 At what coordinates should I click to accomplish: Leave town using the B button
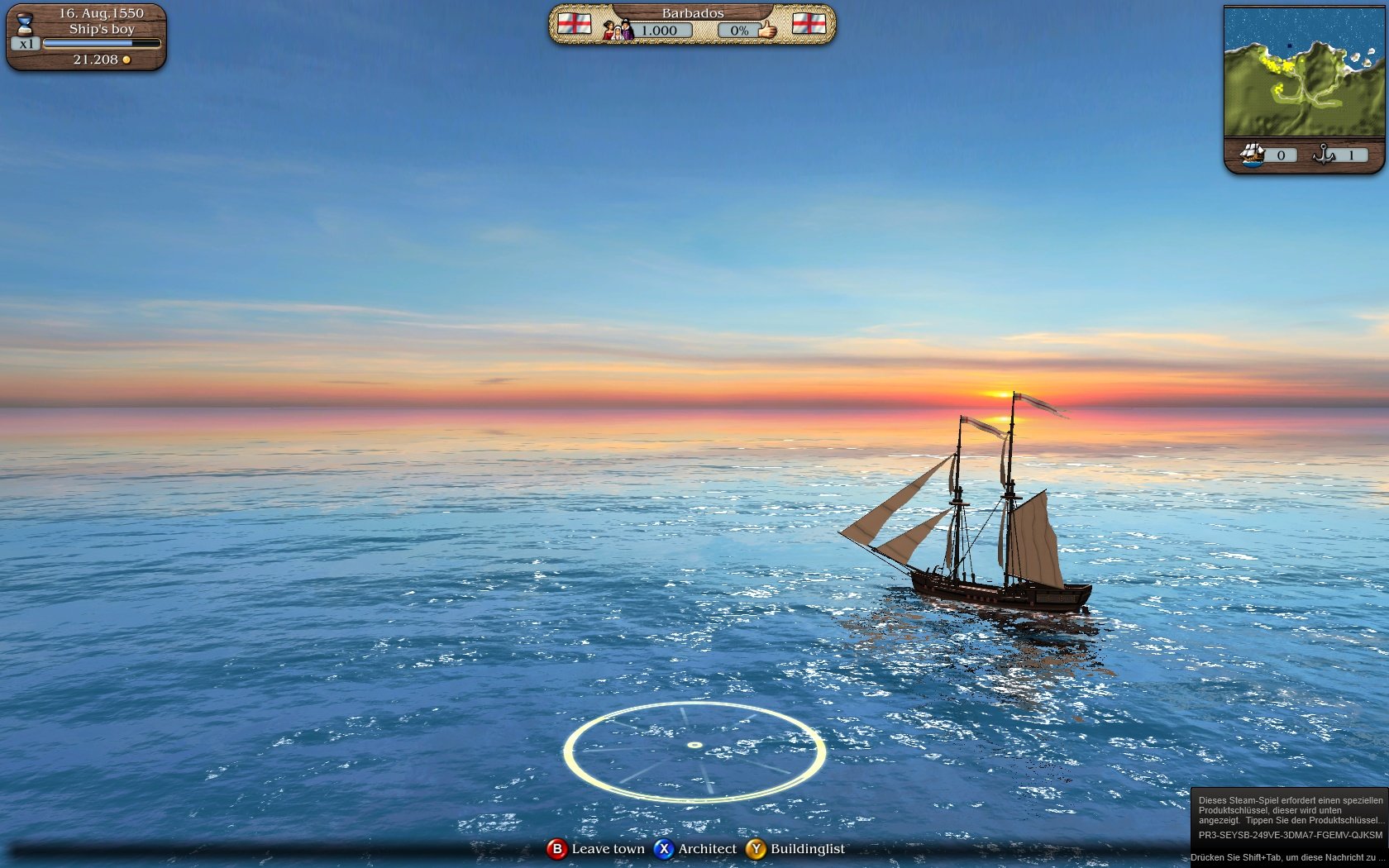pos(558,849)
